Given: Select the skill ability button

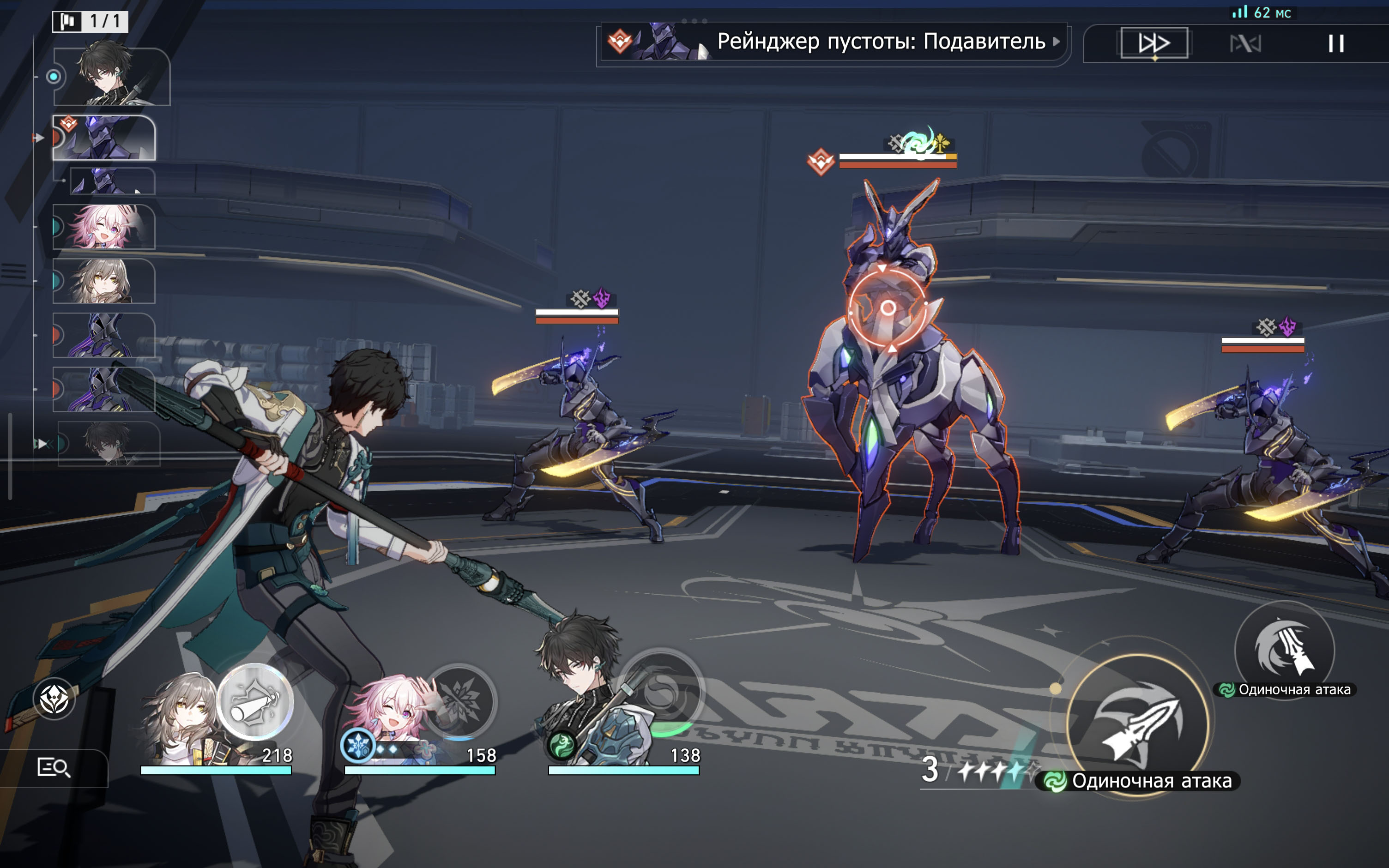Looking at the screenshot, I should [x=1285, y=651].
